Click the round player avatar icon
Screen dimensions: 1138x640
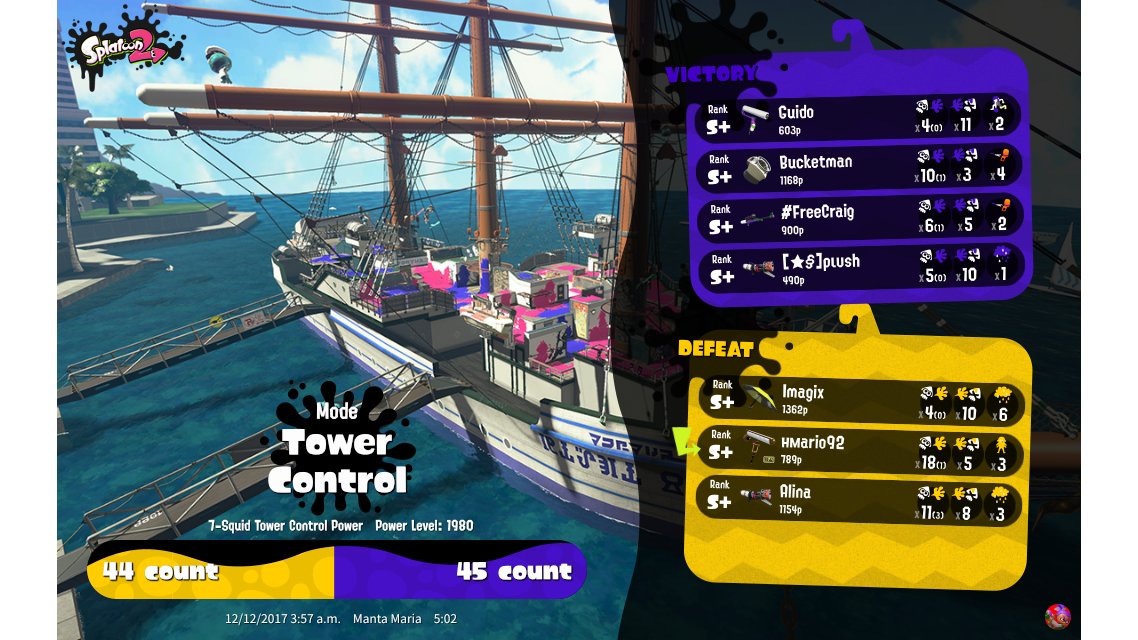point(1057,616)
